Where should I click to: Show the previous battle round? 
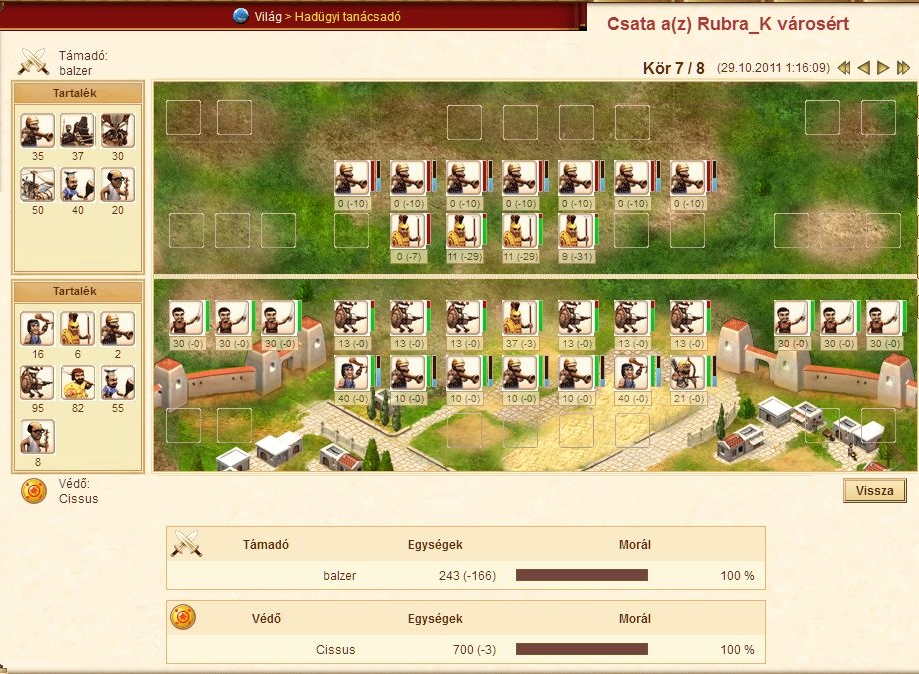pyautogui.click(x=864, y=68)
